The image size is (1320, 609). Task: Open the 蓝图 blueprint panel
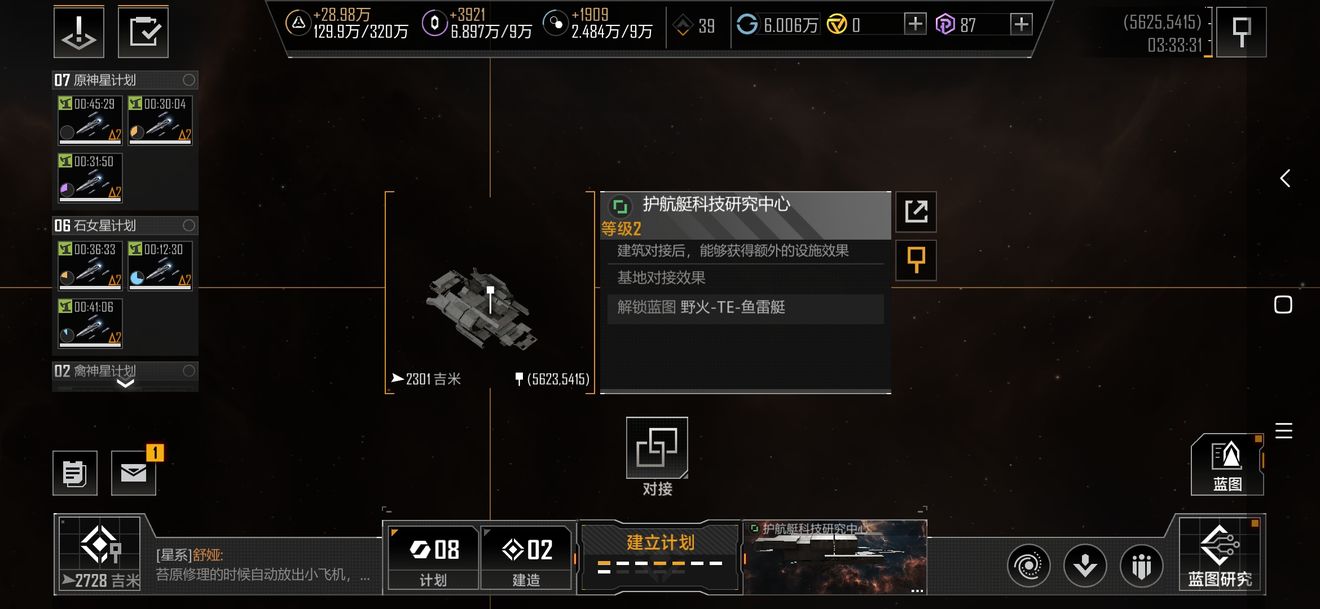click(1227, 465)
